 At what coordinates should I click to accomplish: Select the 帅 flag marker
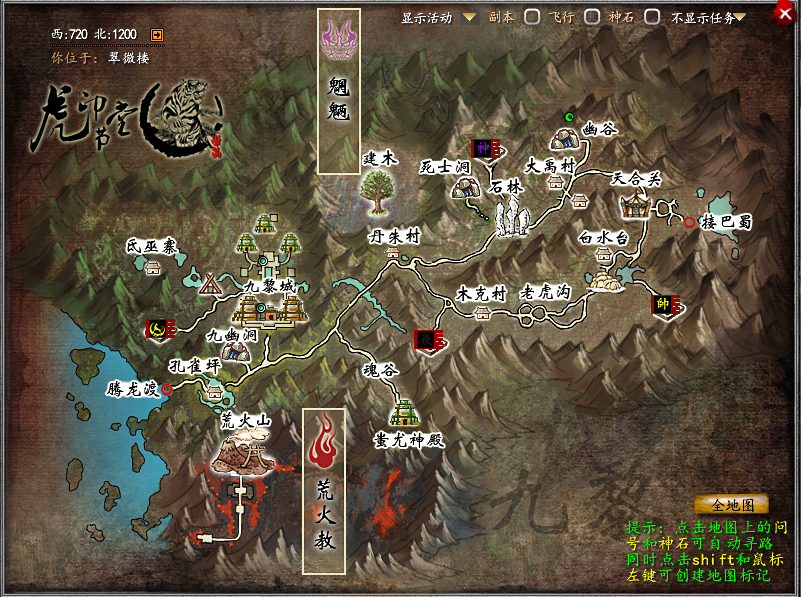[x=661, y=304]
